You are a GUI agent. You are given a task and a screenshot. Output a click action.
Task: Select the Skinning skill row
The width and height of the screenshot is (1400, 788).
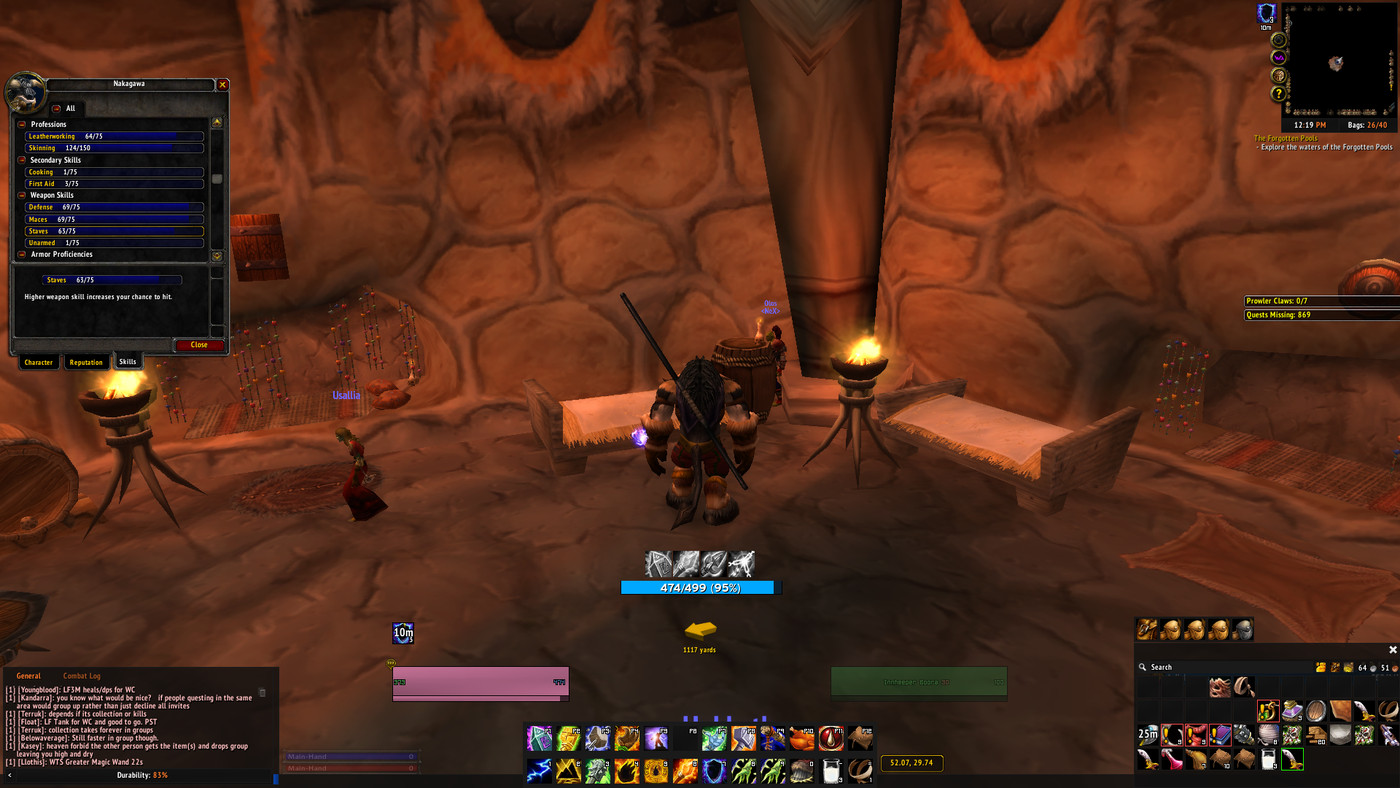(x=114, y=148)
